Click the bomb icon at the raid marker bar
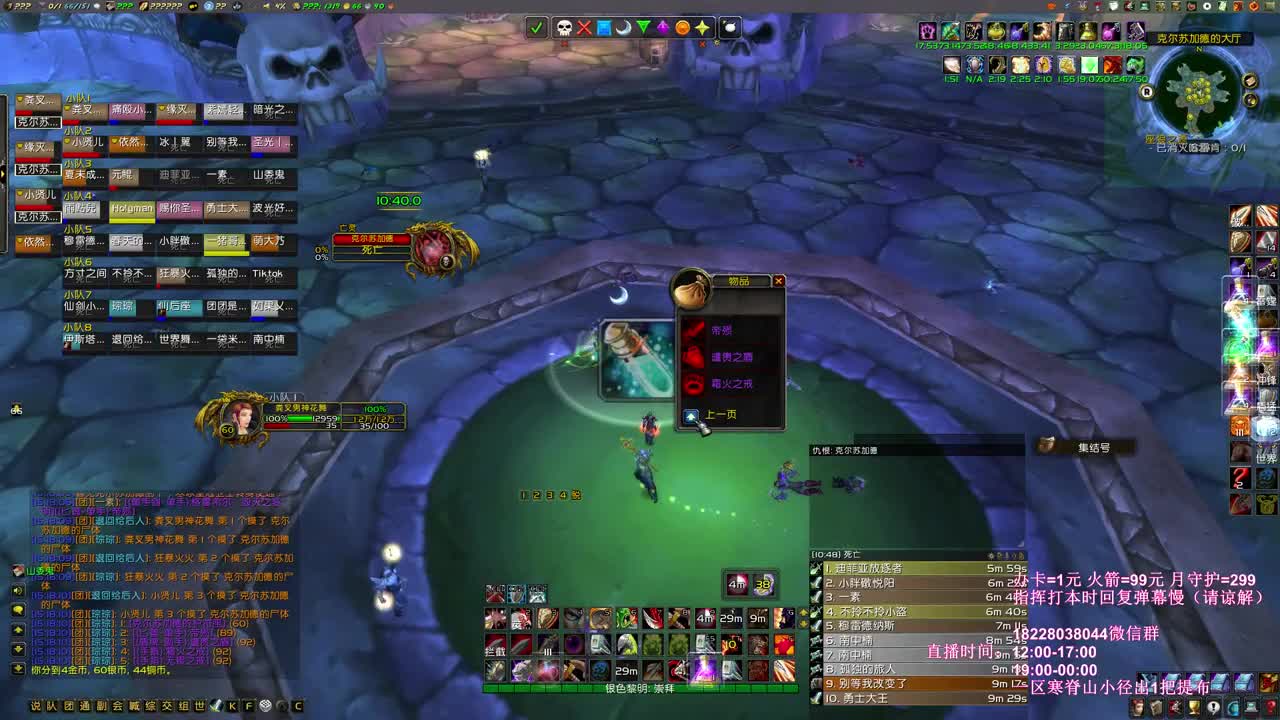This screenshot has width=1280, height=720. pyautogui.click(x=731, y=28)
